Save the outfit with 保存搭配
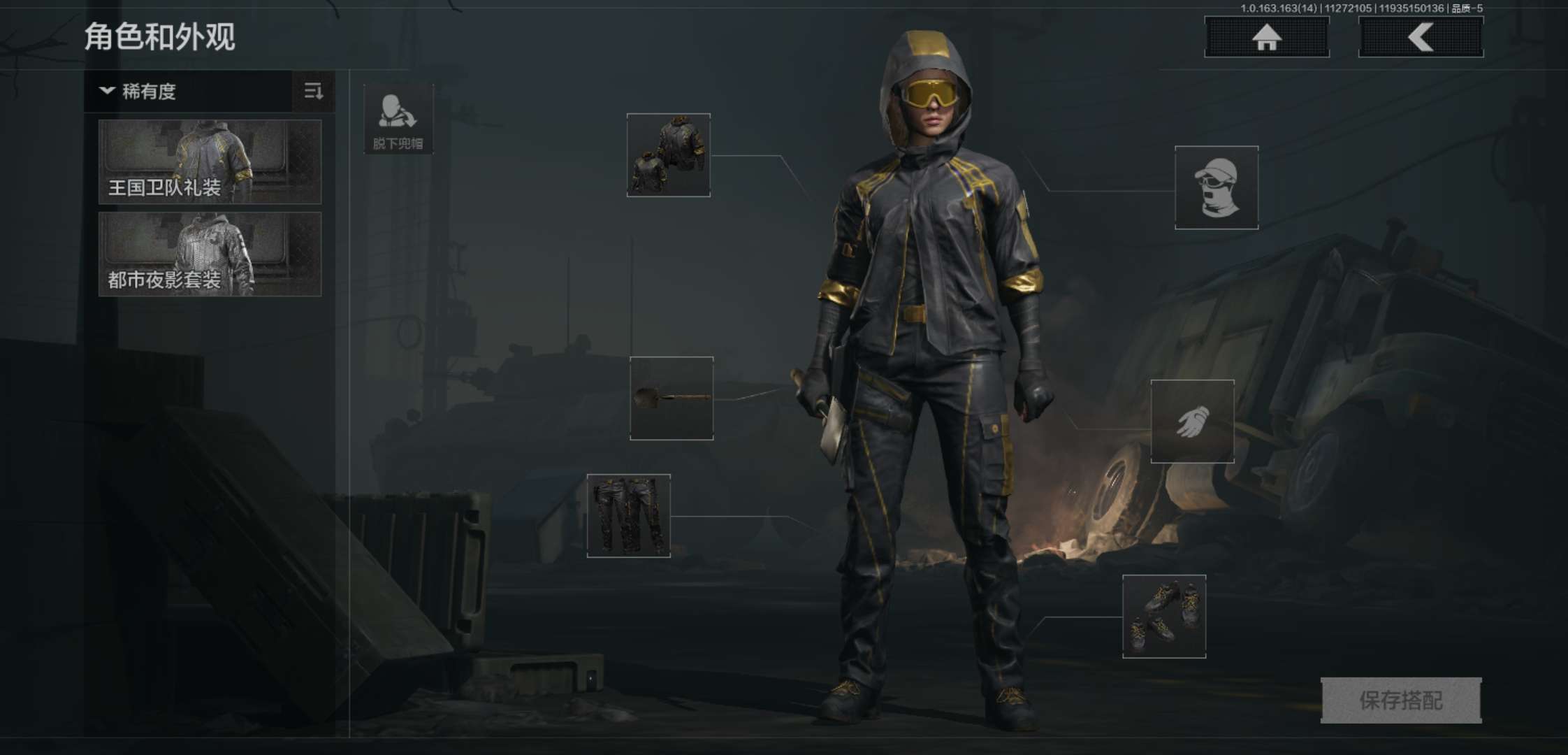Screen dimensions: 1568x755 pyautogui.click(x=1401, y=700)
